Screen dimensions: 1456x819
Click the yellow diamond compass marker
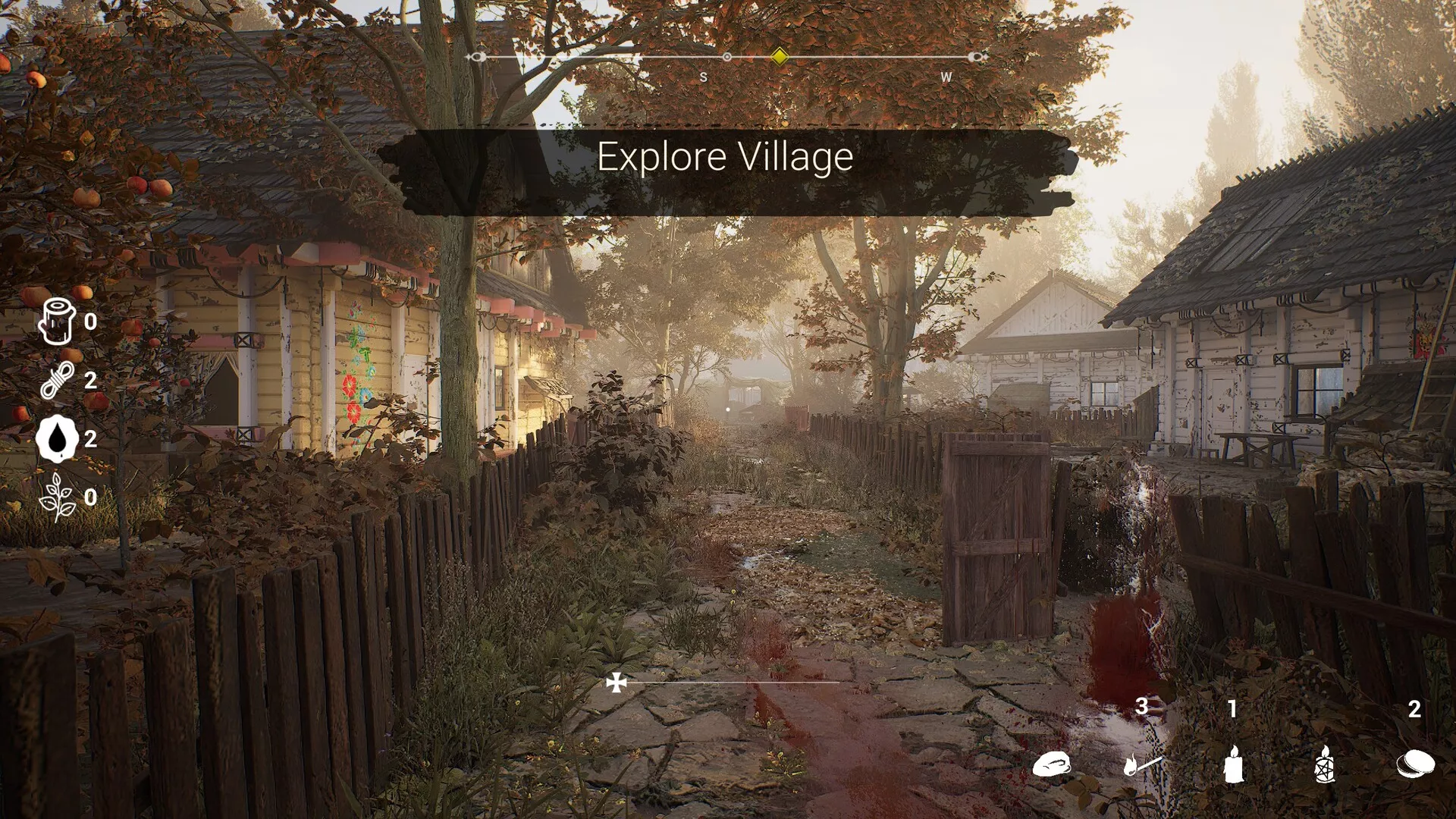click(x=779, y=57)
